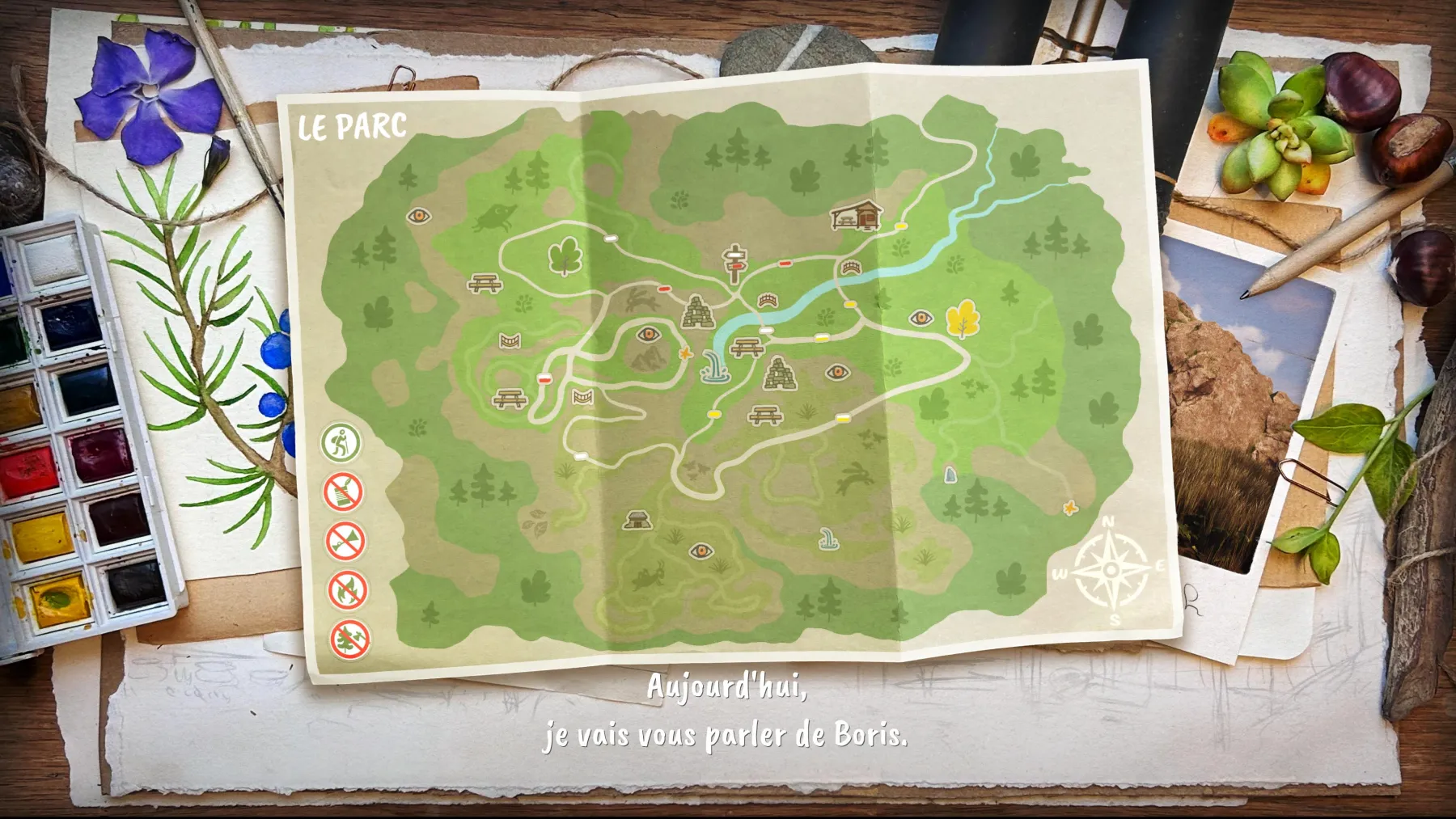Choose the no-campfire prohibition icon
The height and width of the screenshot is (819, 1456).
click(x=348, y=590)
